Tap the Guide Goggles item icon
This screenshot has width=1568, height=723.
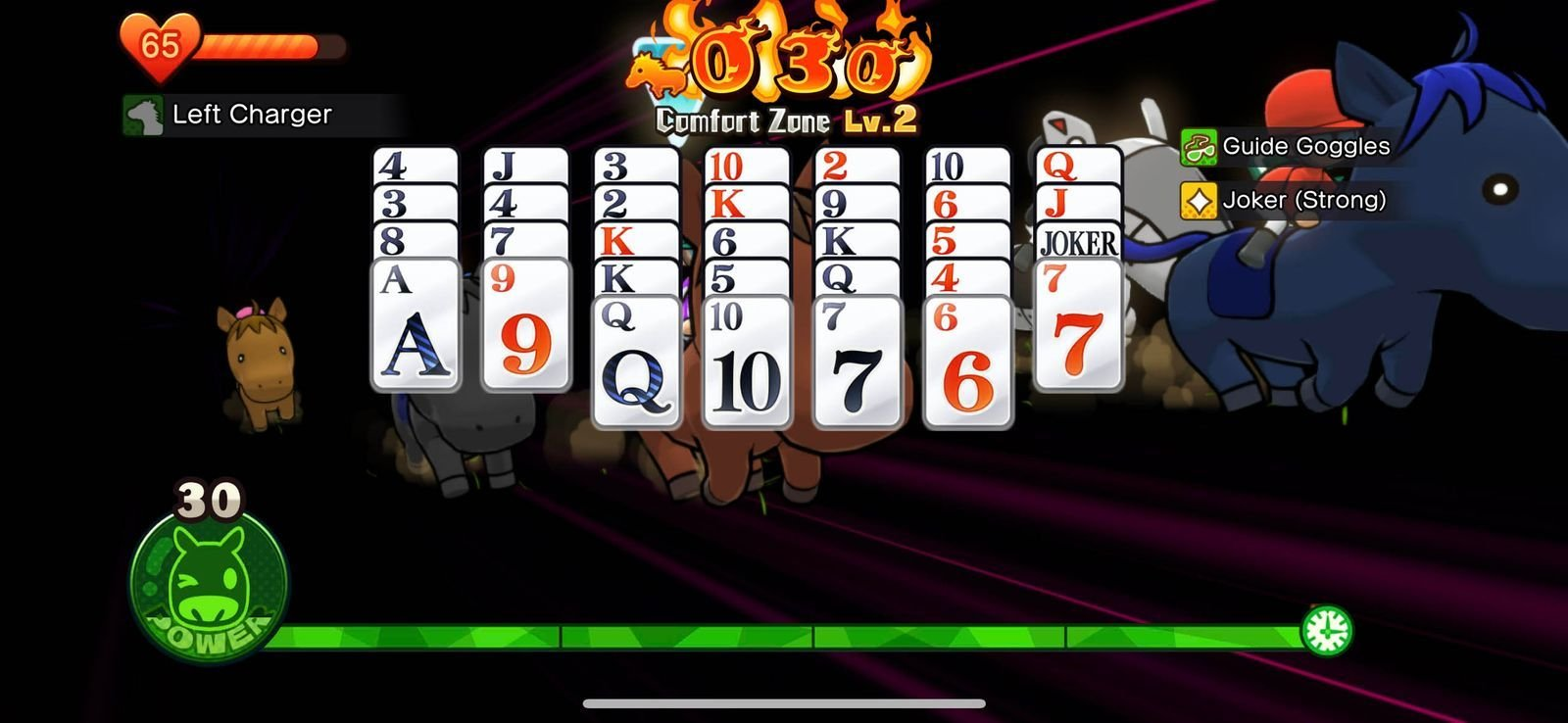(1200, 145)
